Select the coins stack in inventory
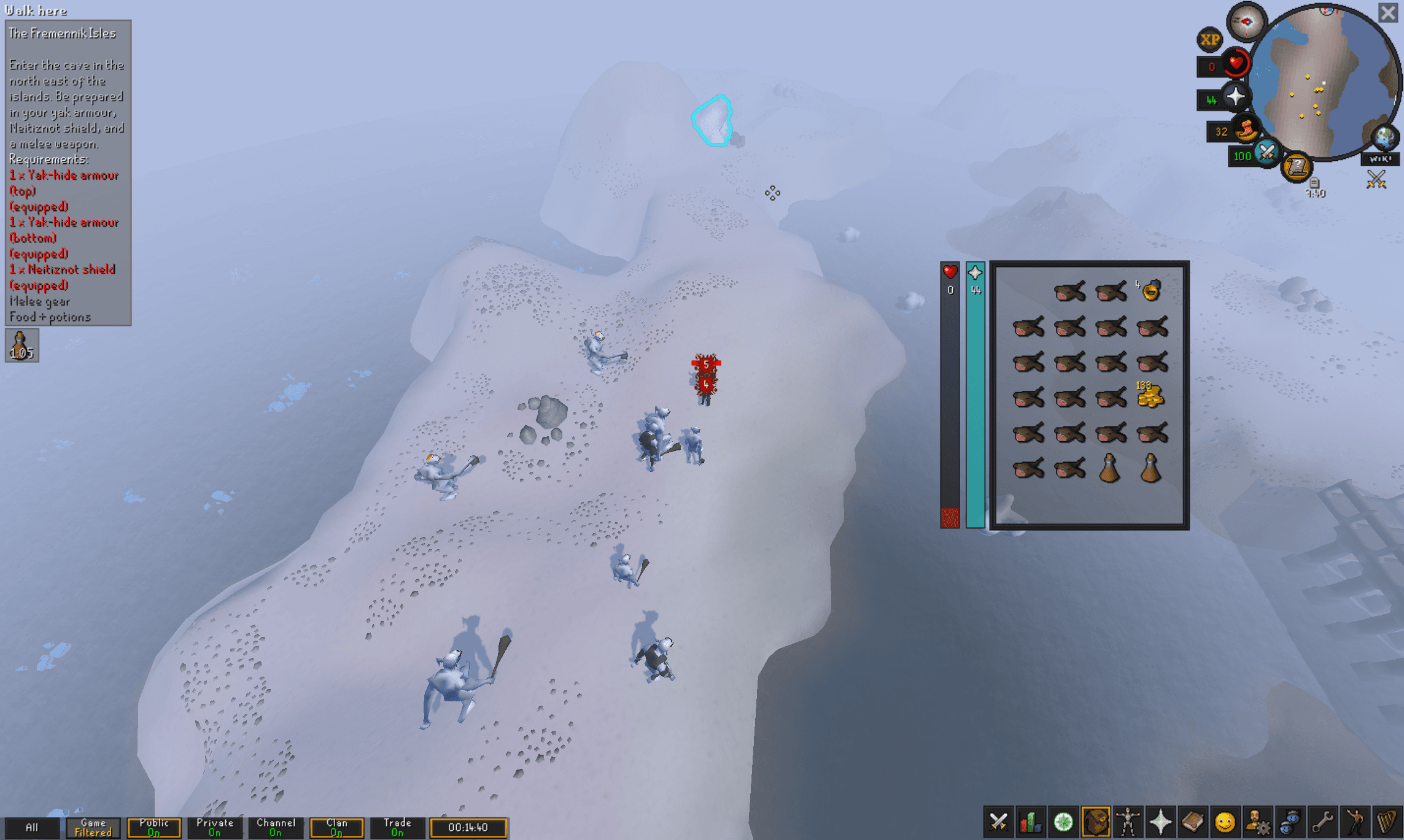Viewport: 1404px width, 840px height. (x=1150, y=396)
